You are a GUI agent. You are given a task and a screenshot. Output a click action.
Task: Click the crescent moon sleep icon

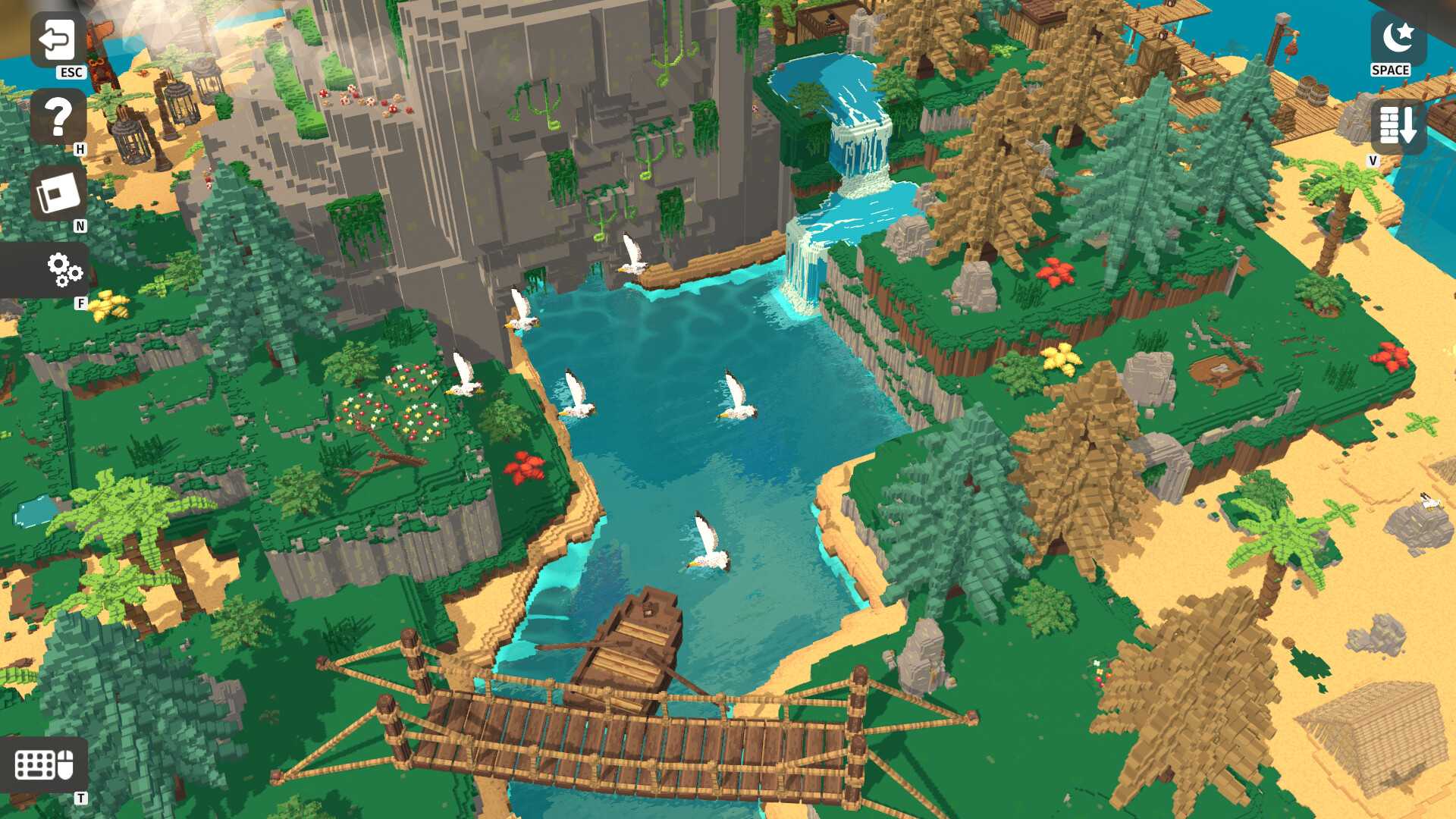coord(1398,36)
